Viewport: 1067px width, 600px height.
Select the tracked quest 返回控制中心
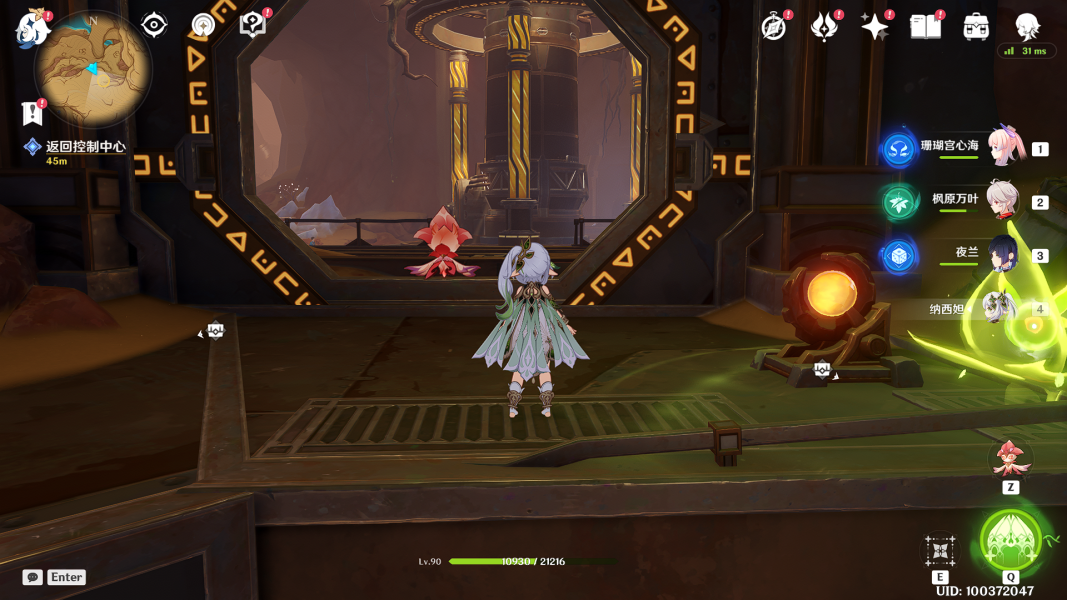(85, 147)
